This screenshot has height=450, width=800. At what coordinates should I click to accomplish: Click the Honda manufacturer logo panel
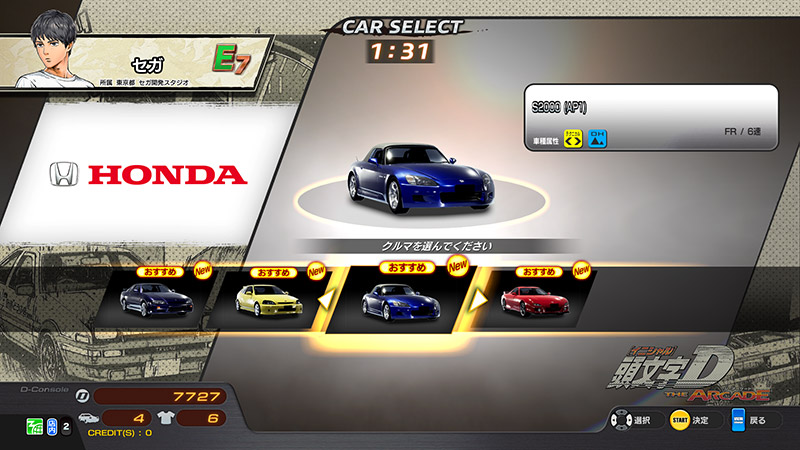(x=148, y=175)
